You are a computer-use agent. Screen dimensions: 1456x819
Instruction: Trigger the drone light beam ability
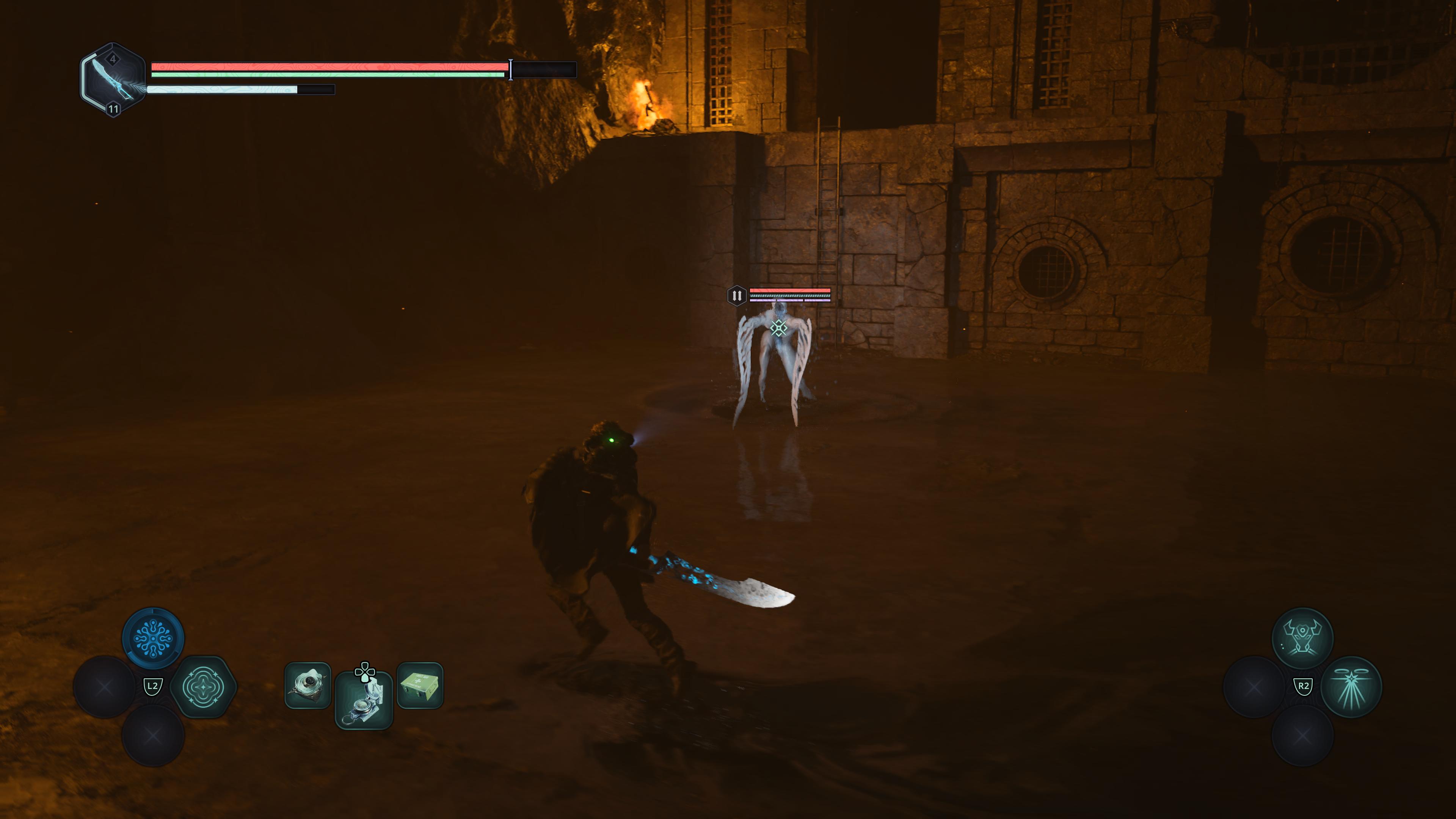click(x=1351, y=687)
